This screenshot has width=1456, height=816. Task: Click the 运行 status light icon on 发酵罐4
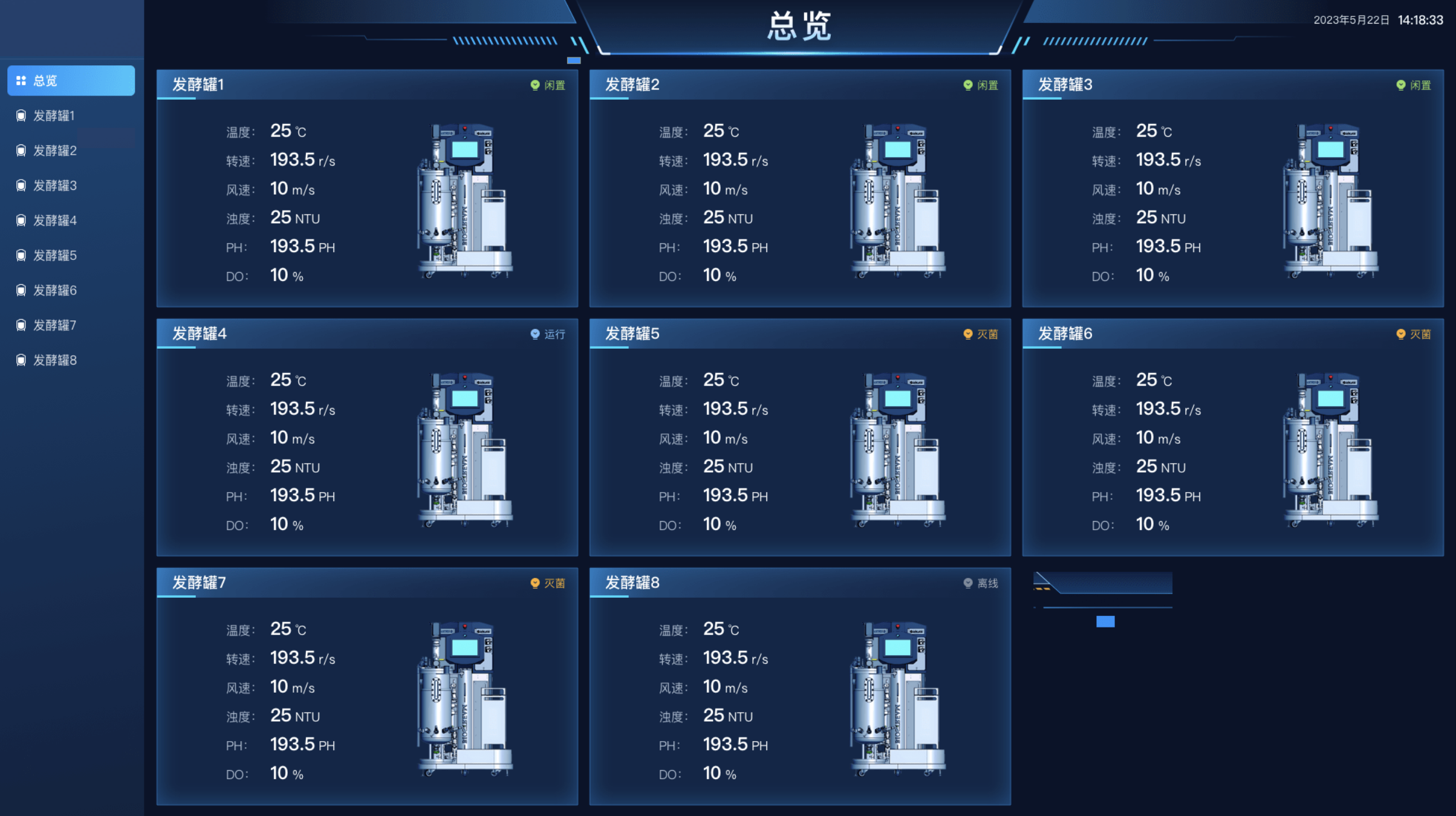click(535, 334)
